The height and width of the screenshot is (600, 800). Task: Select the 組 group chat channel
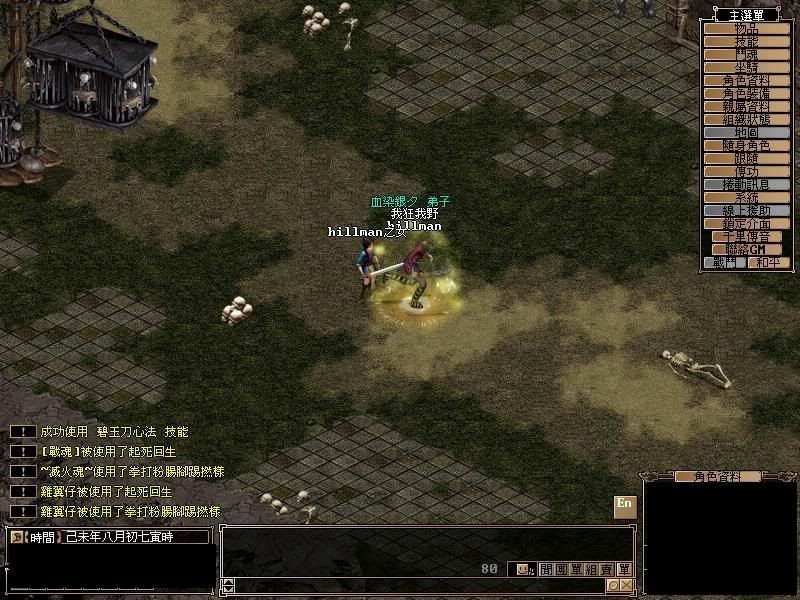(x=592, y=569)
